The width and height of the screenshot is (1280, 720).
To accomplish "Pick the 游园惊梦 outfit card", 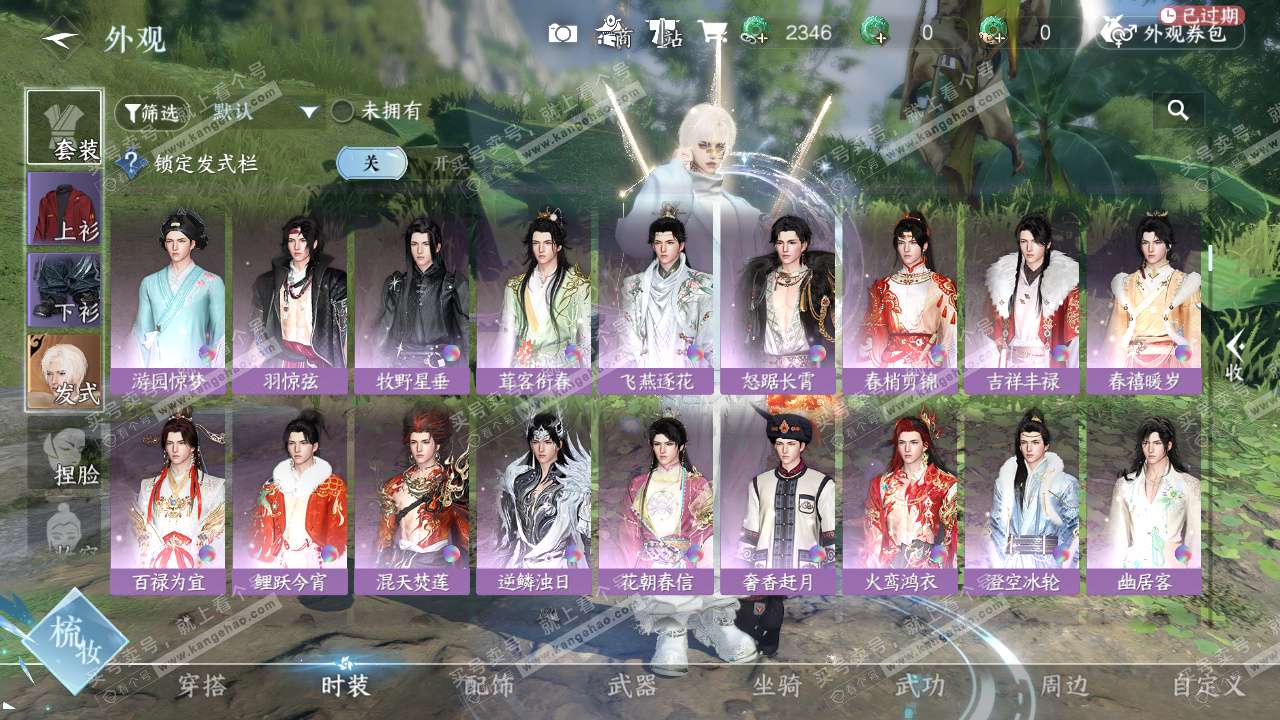I will point(168,301).
